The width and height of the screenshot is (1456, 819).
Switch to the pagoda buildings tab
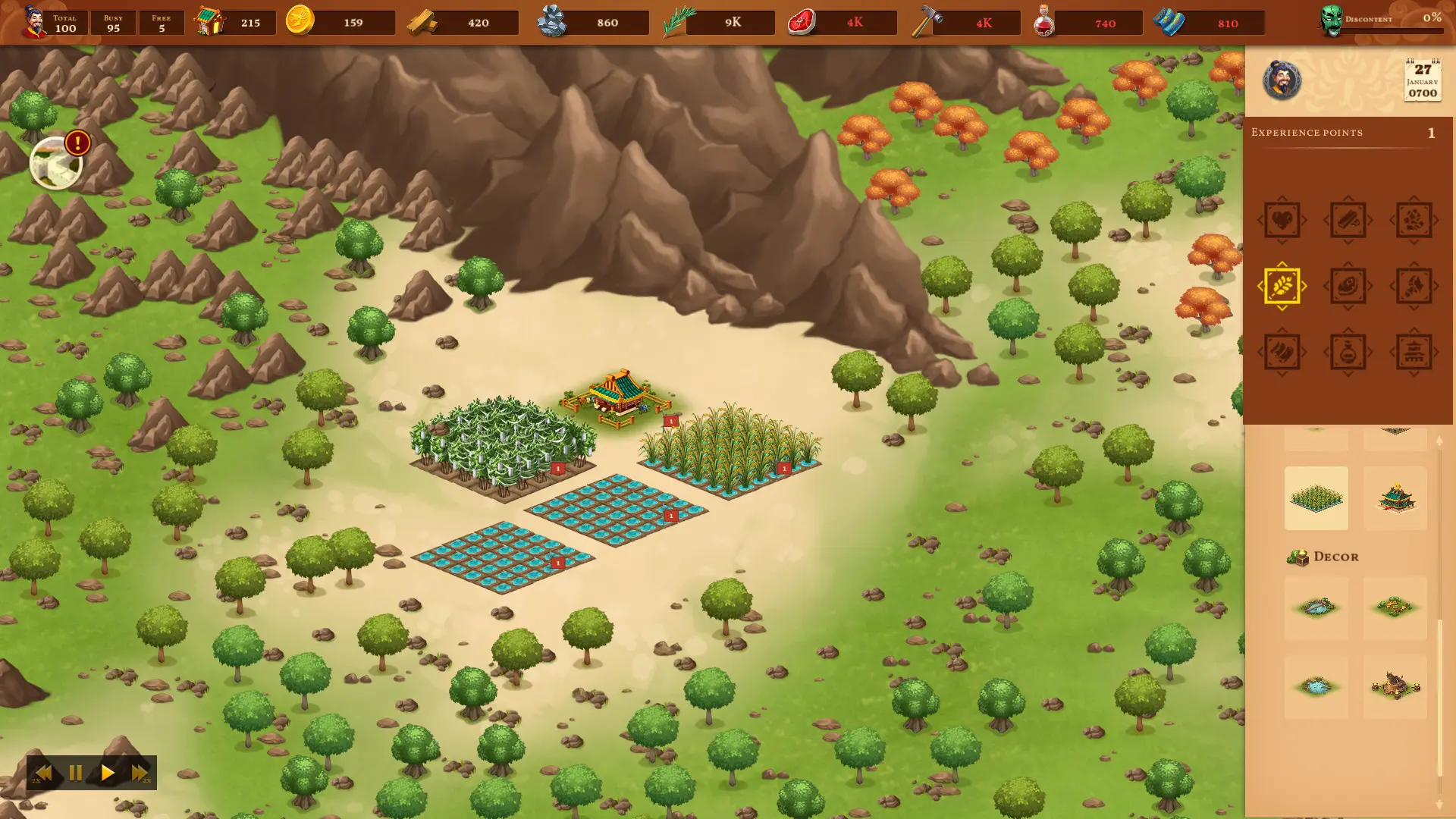click(1413, 352)
